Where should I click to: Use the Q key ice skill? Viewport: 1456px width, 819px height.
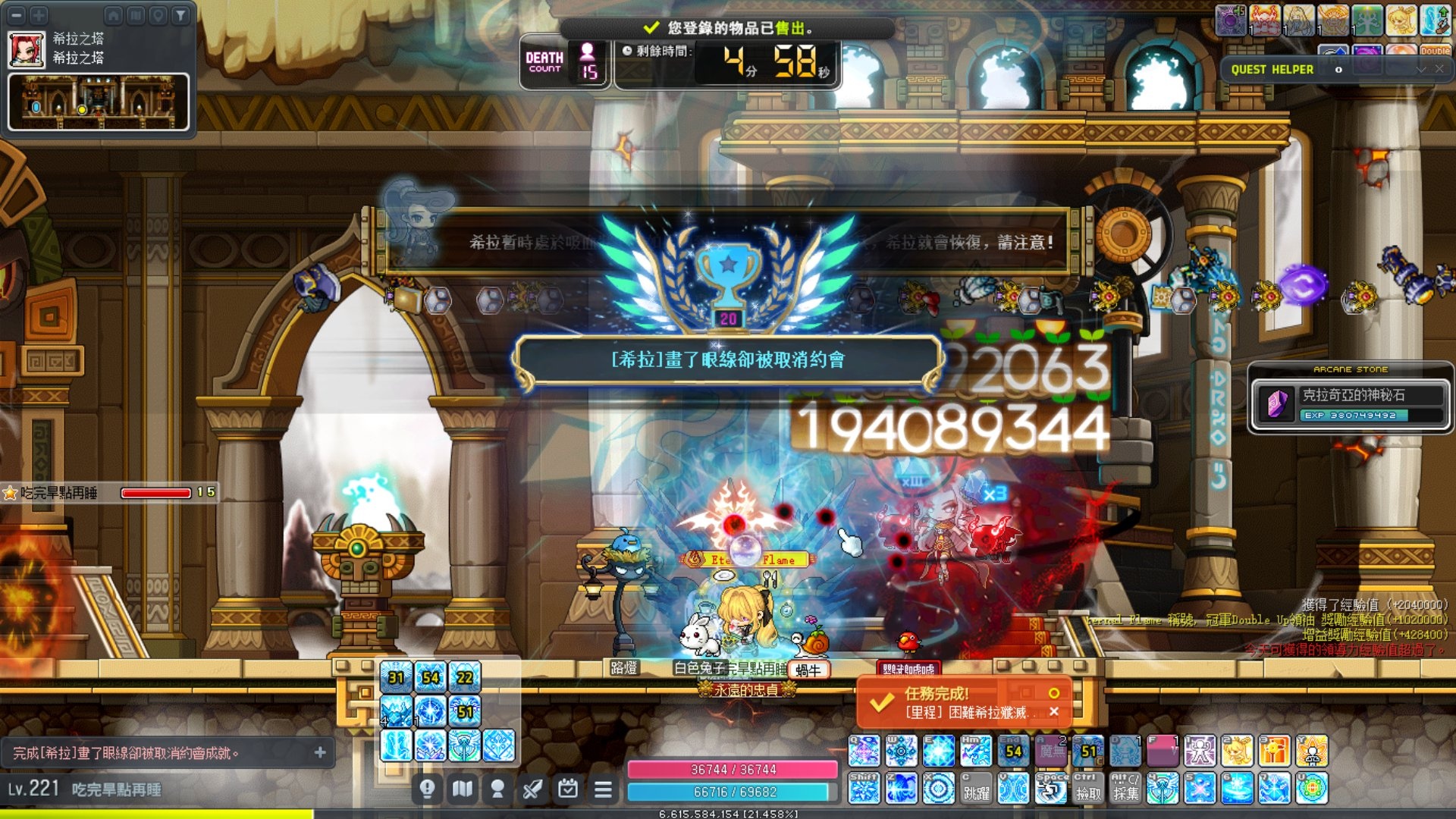pos(864,751)
